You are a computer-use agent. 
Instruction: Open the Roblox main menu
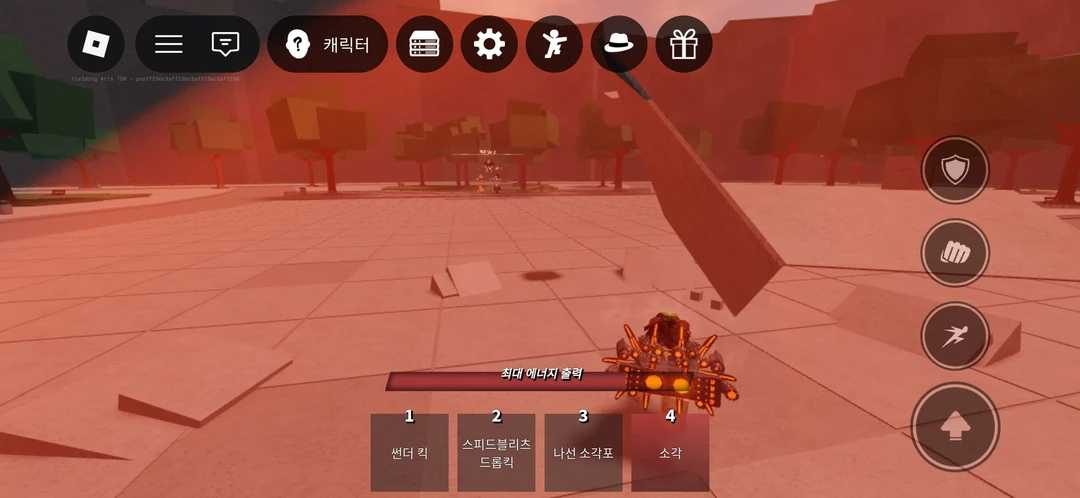[x=96, y=44]
